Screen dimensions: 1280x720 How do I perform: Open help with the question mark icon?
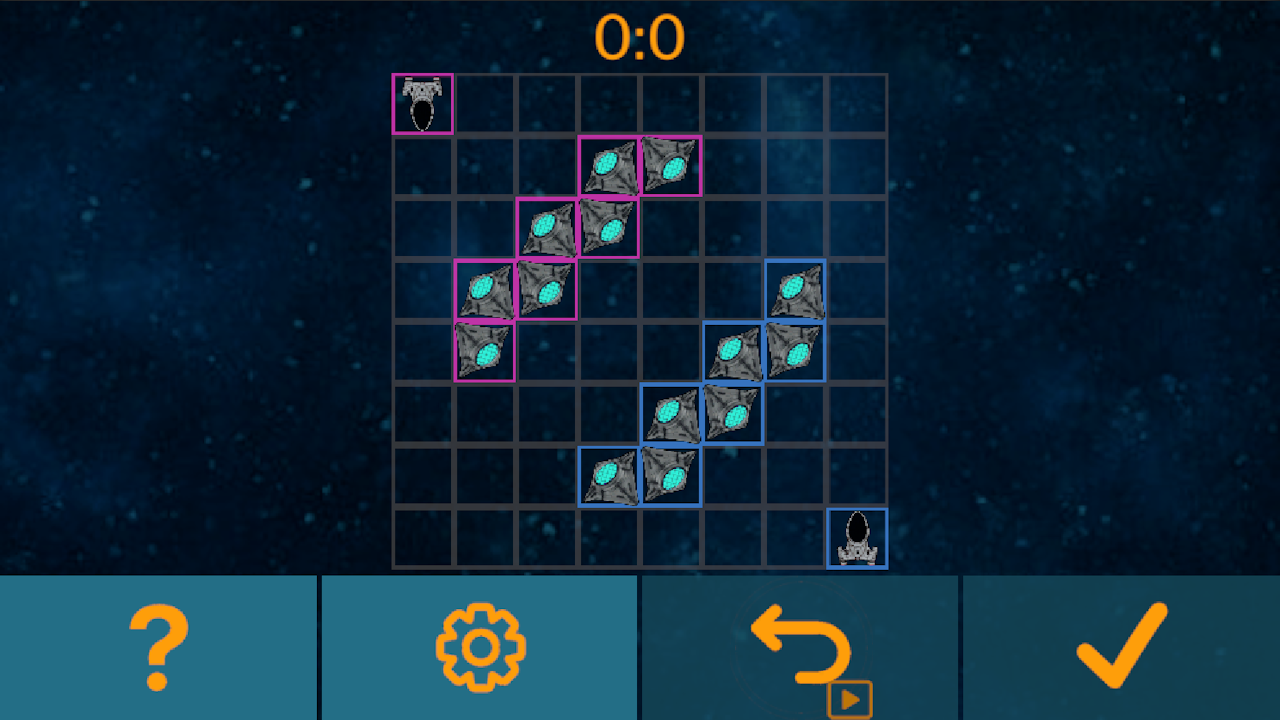click(160, 645)
